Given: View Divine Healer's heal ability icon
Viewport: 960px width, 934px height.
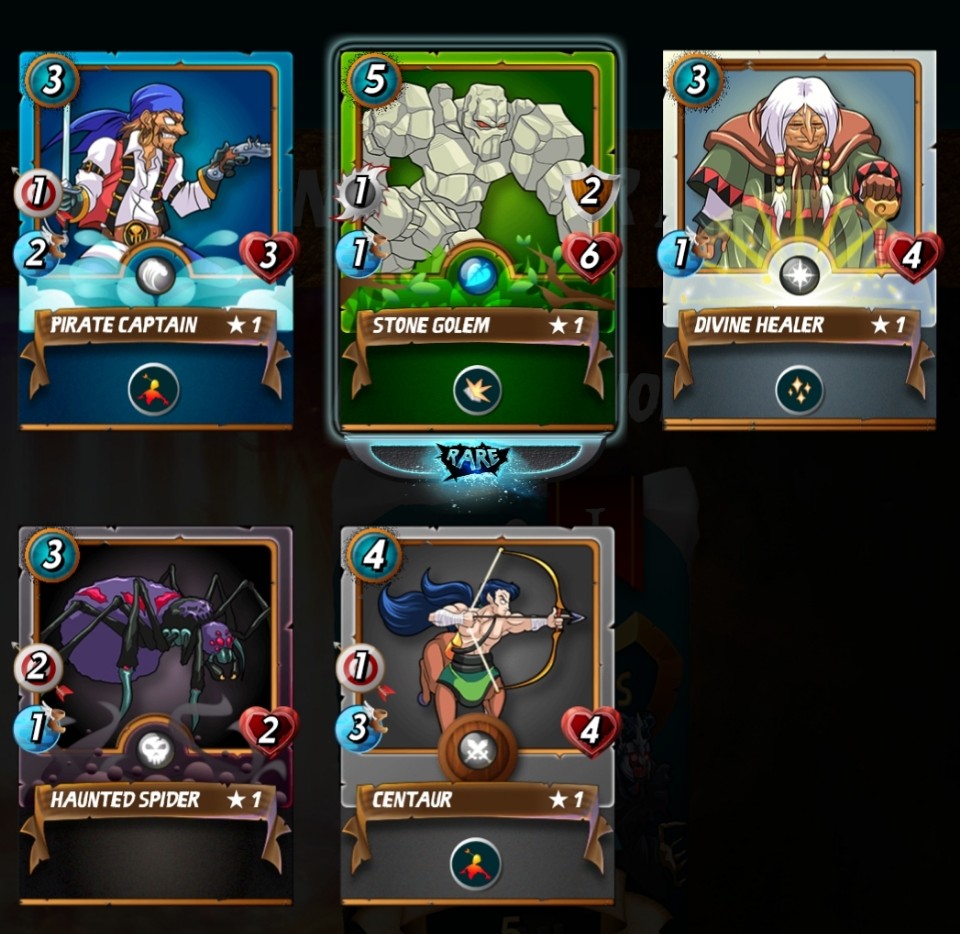Looking at the screenshot, I should [x=799, y=390].
